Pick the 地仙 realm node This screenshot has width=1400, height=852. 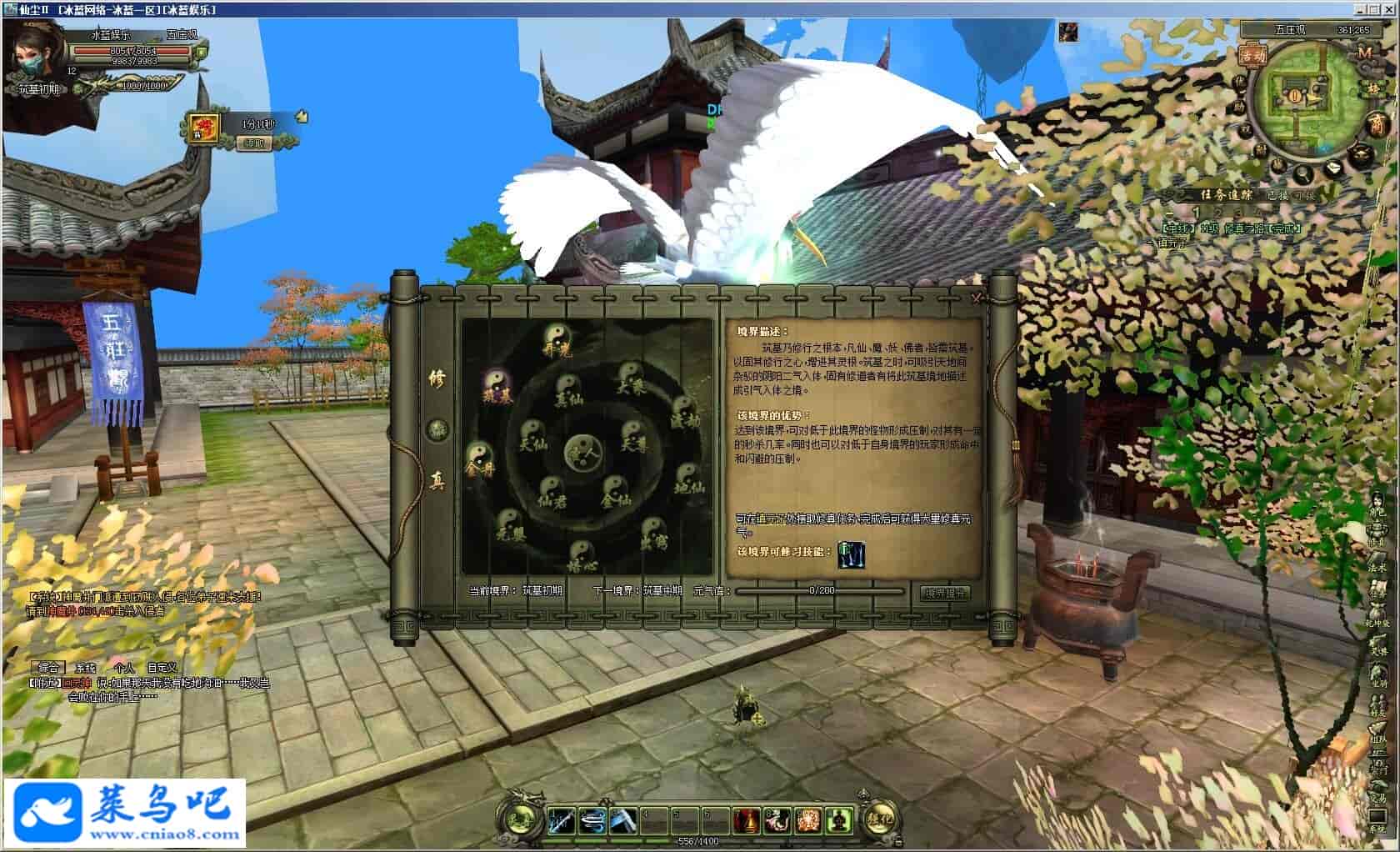click(690, 479)
